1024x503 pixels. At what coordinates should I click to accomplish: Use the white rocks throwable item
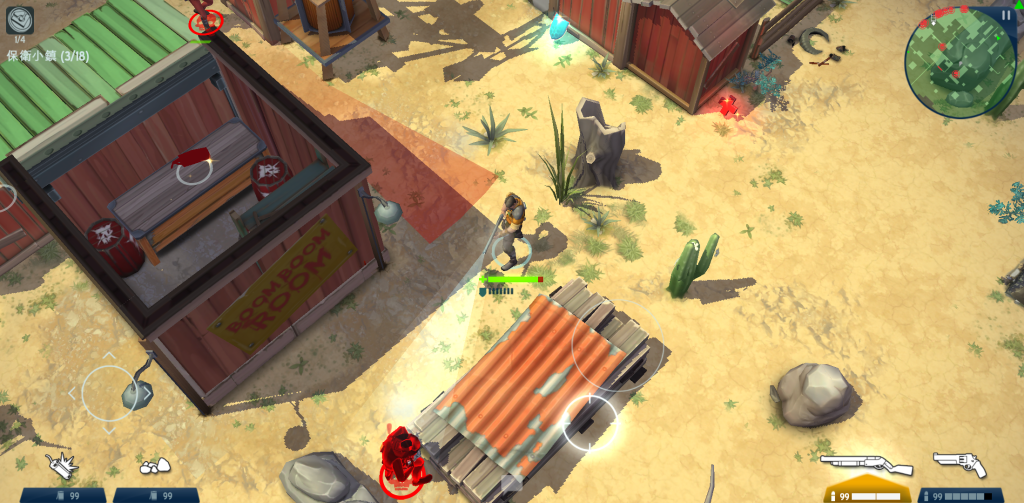(154, 466)
